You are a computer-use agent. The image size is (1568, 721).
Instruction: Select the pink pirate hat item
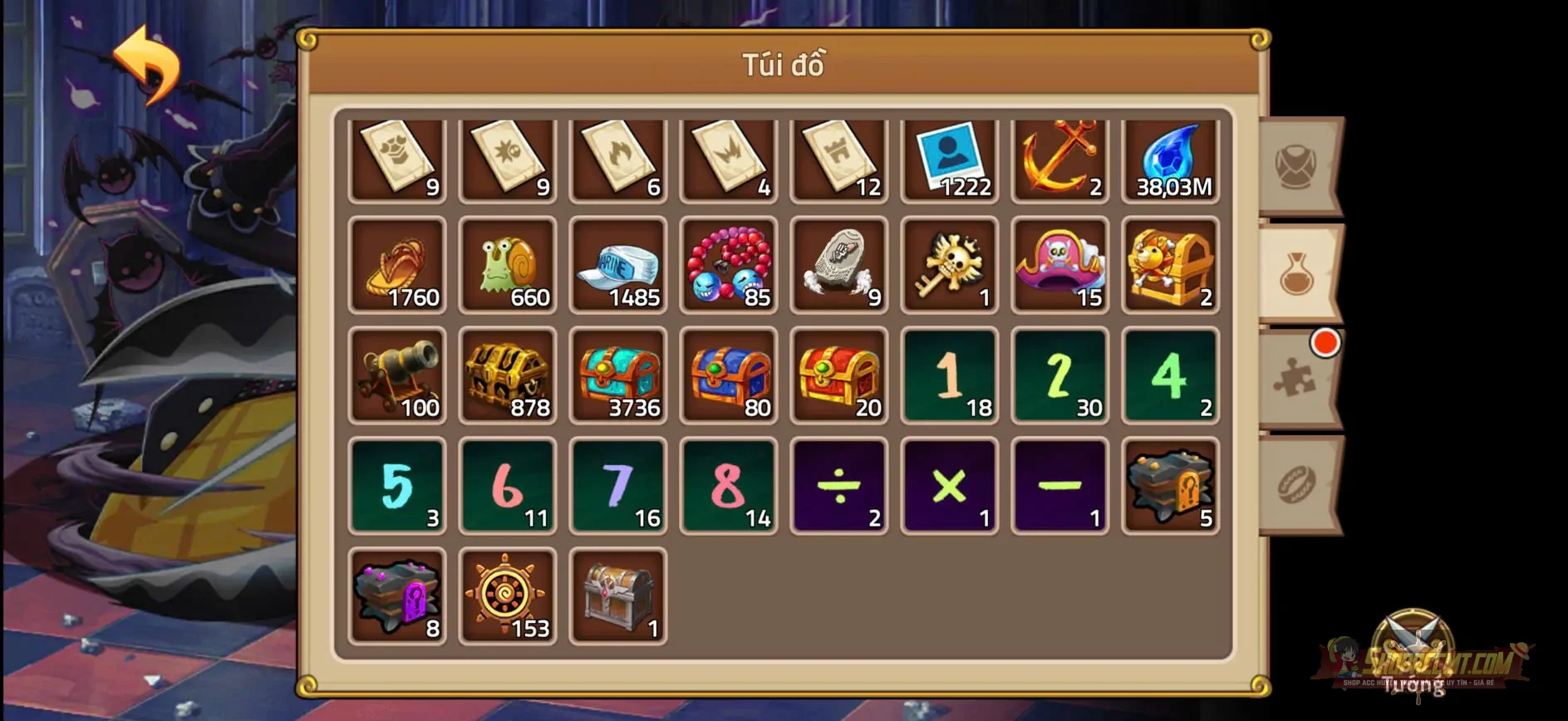click(1059, 266)
